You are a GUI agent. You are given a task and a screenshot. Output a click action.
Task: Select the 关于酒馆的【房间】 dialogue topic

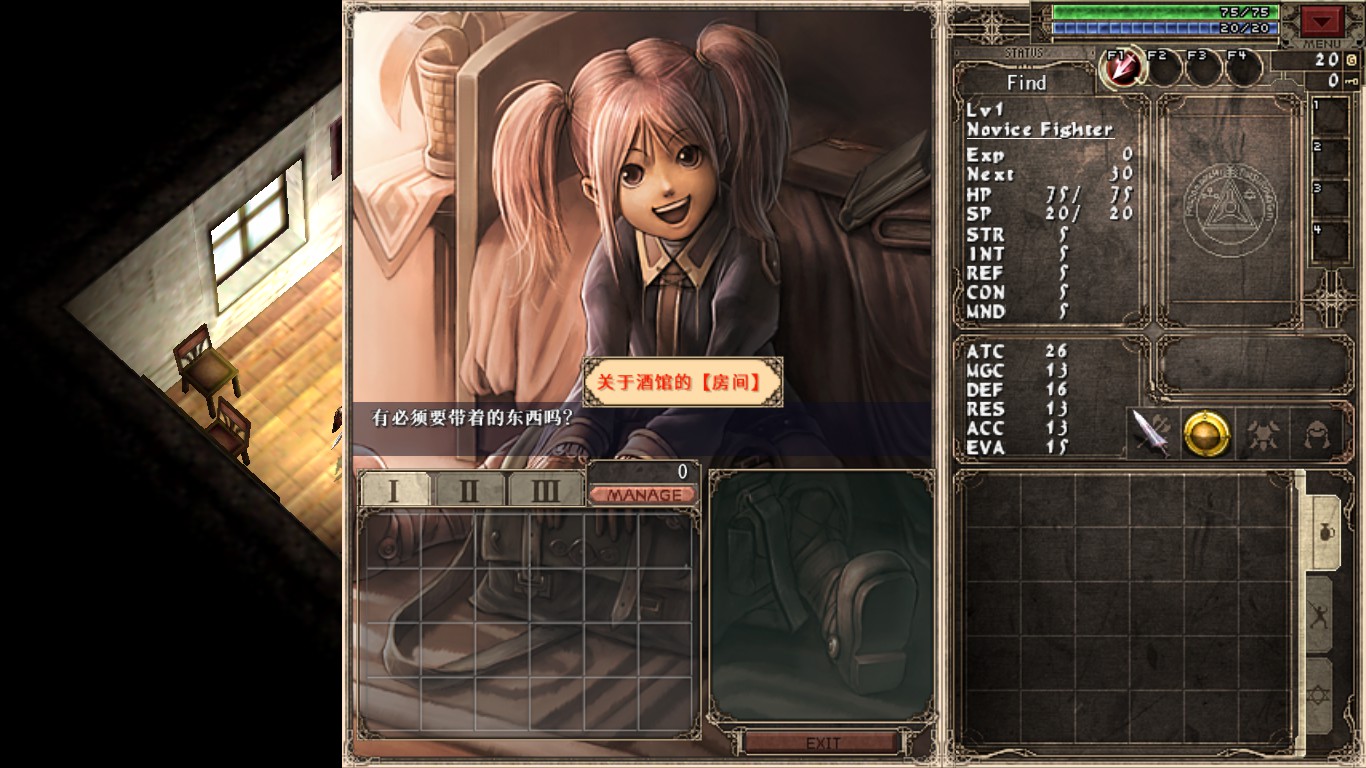pyautogui.click(x=682, y=382)
